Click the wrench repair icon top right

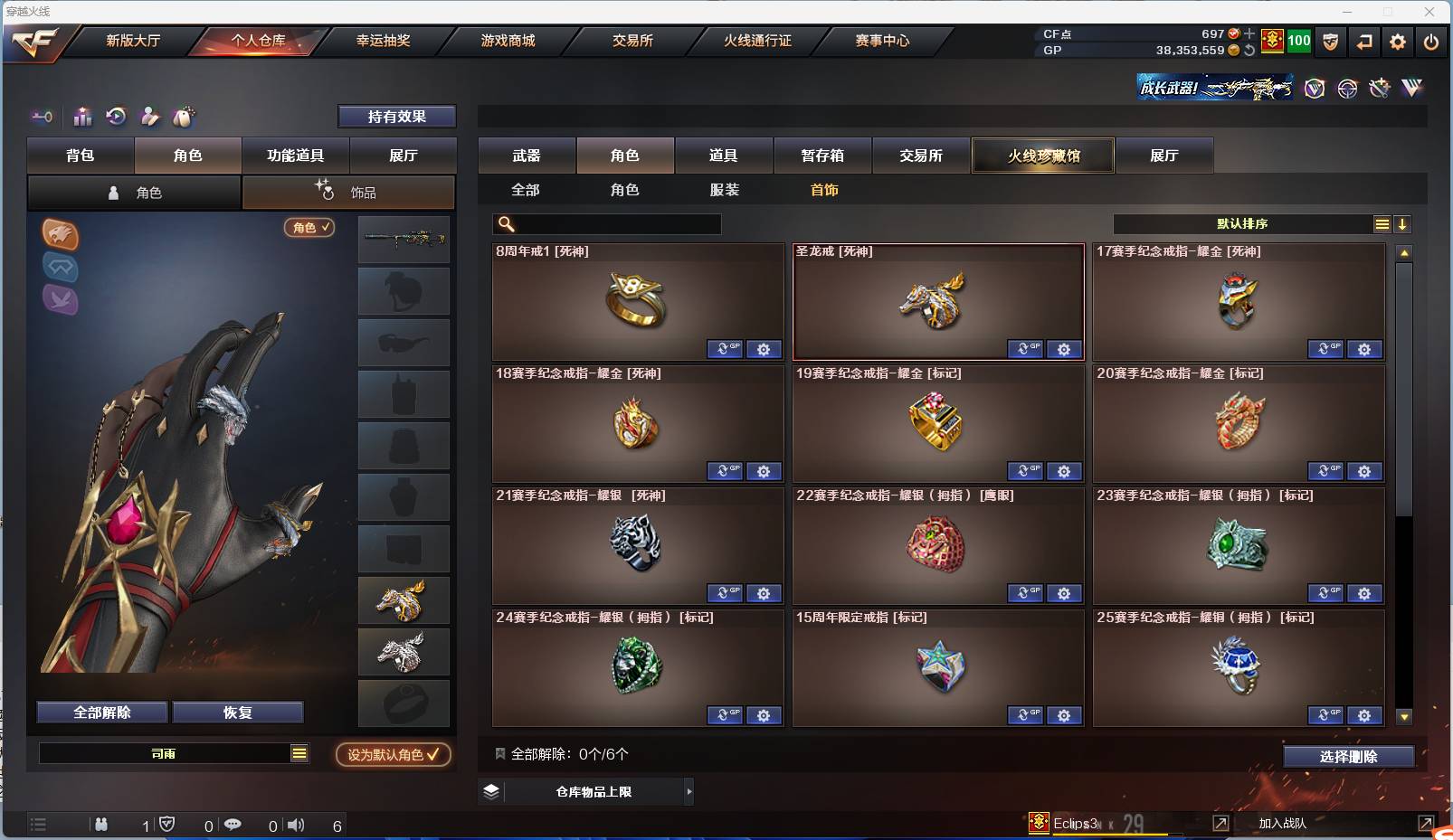1380,88
